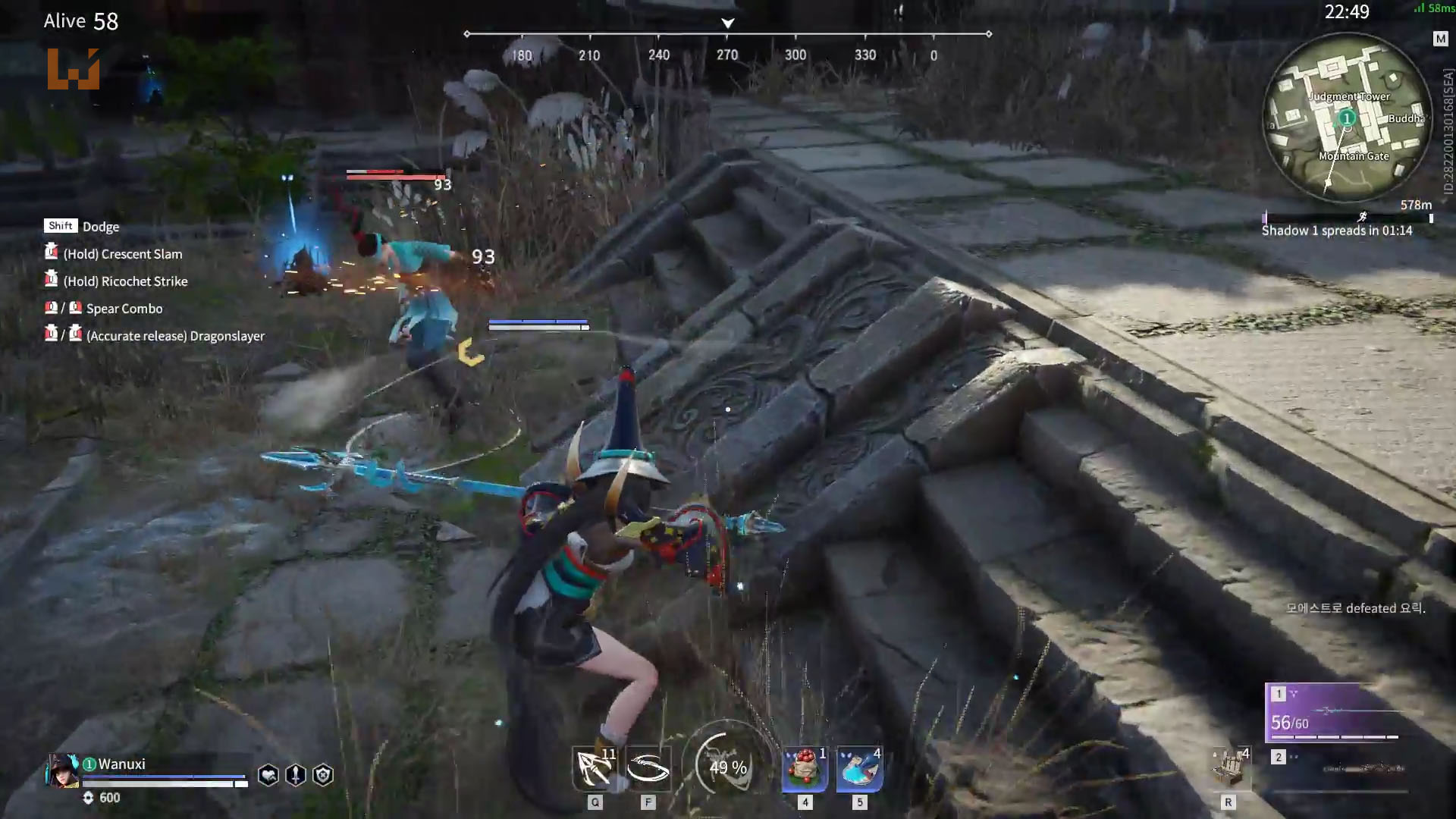Viewport: 1456px width, 819px height.
Task: Select the purple spear weapon slot
Action: click(1335, 712)
